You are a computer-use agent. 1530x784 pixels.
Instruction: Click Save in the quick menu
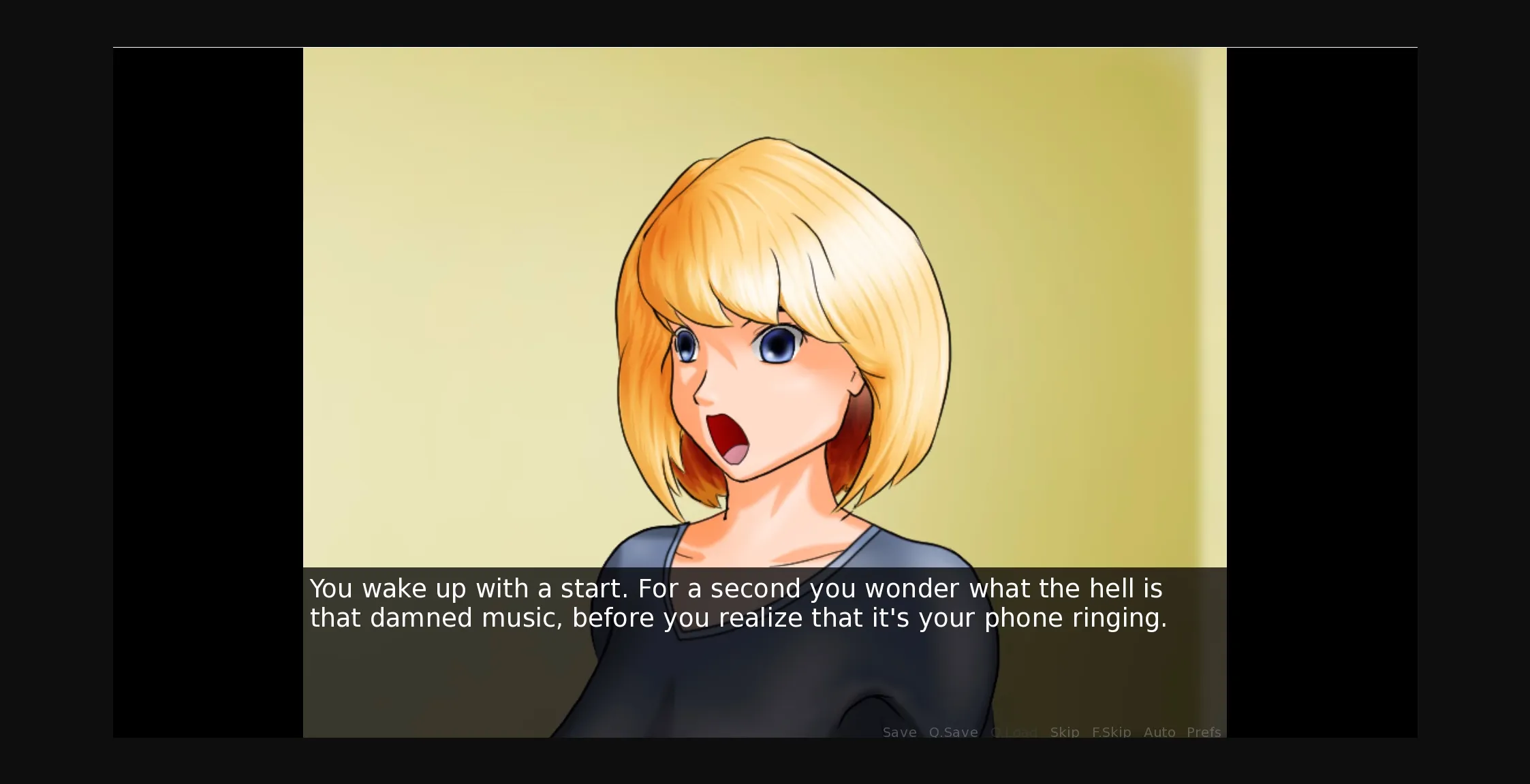[900, 732]
